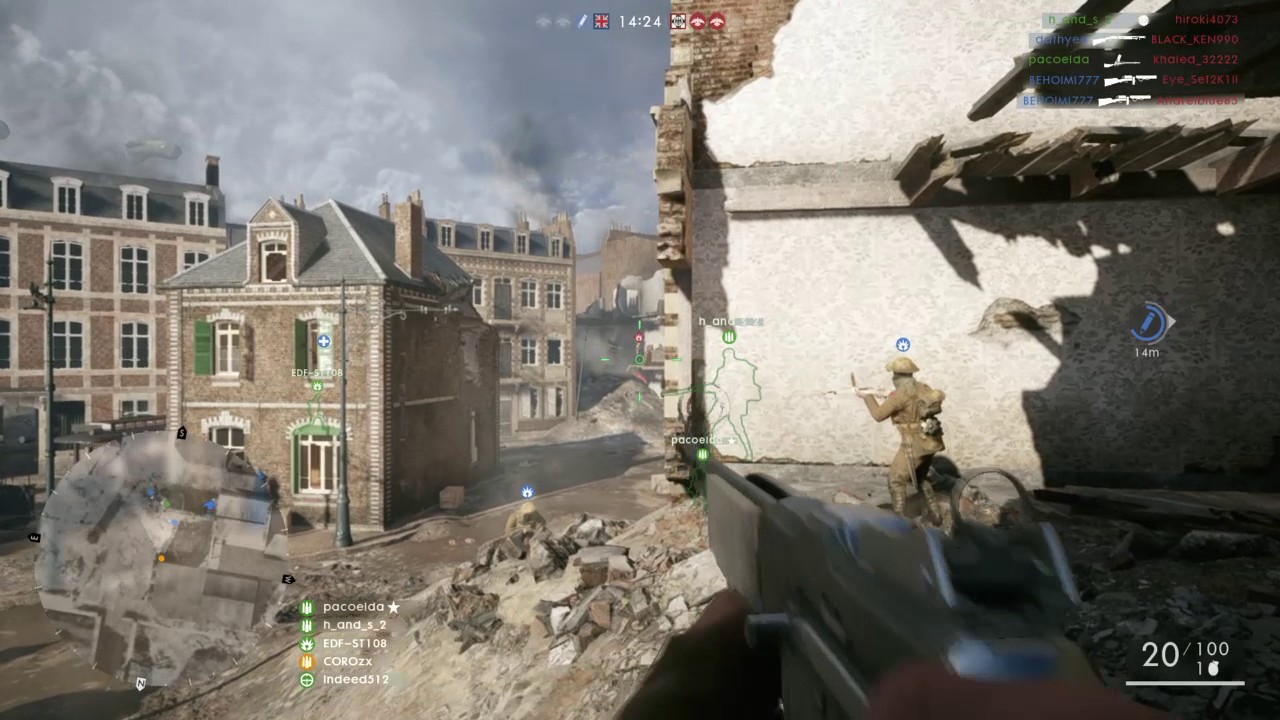Screen dimensions: 1280x720
Task: Click the first red plane ticket icon
Action: (698, 21)
